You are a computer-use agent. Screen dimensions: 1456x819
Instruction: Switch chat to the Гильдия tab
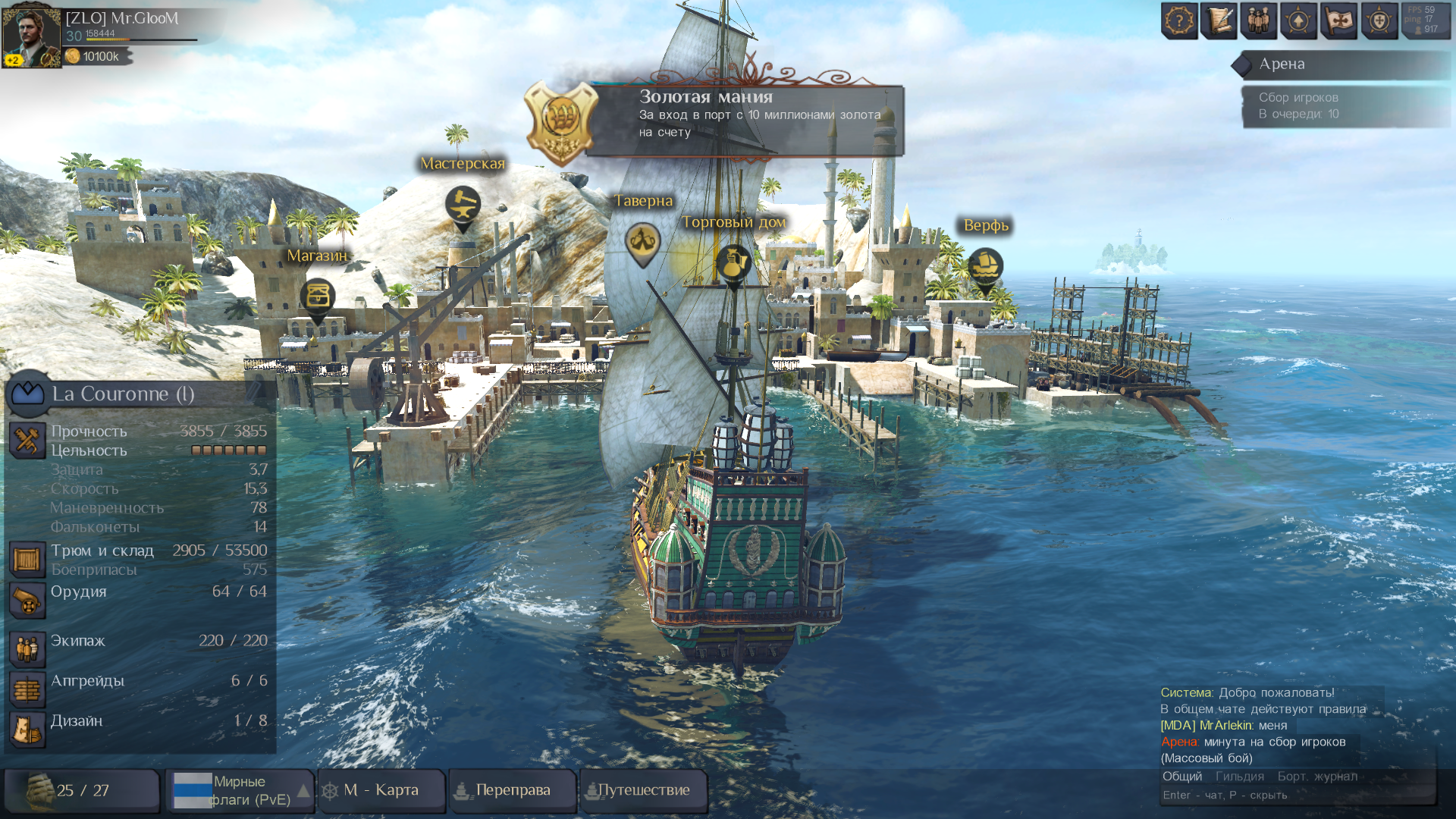(1239, 776)
